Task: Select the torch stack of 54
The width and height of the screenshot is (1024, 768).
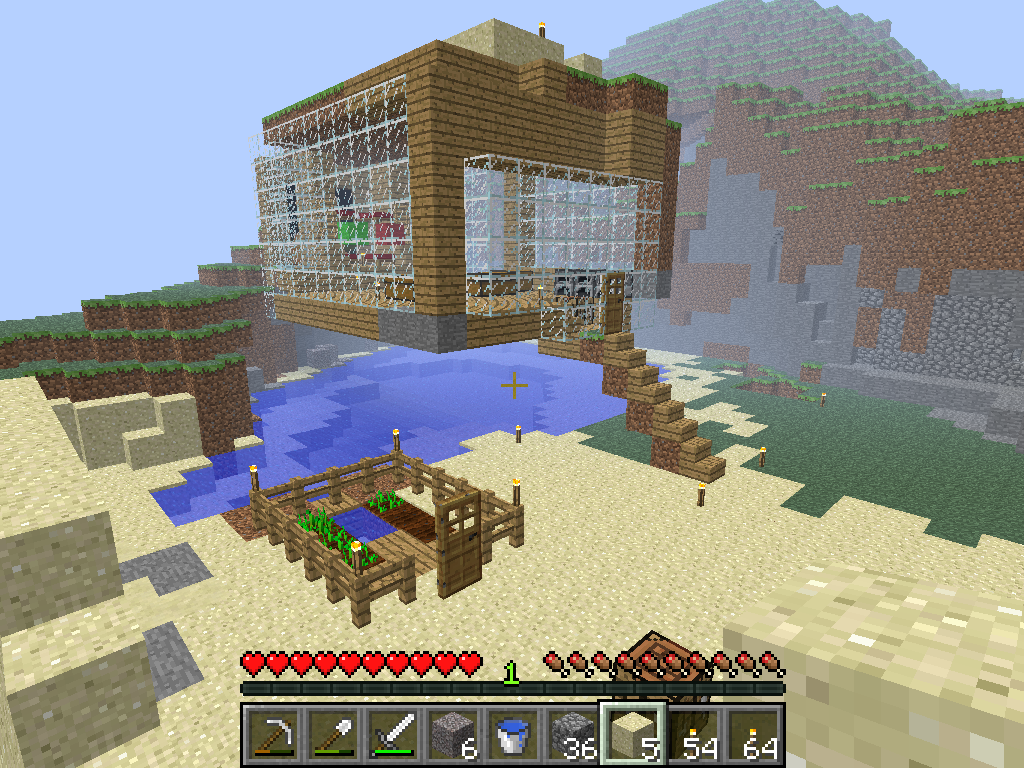Action: 693,734
